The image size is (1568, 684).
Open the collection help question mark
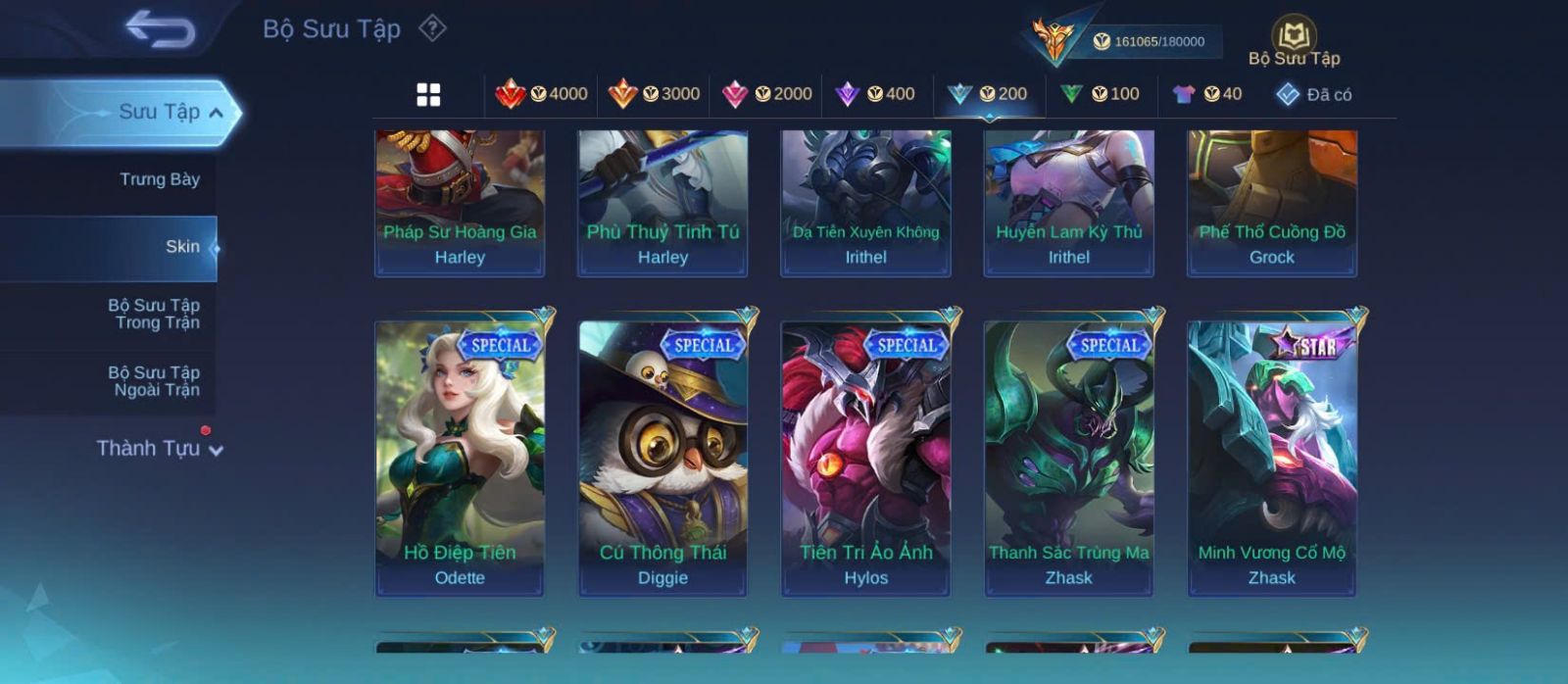(x=432, y=28)
